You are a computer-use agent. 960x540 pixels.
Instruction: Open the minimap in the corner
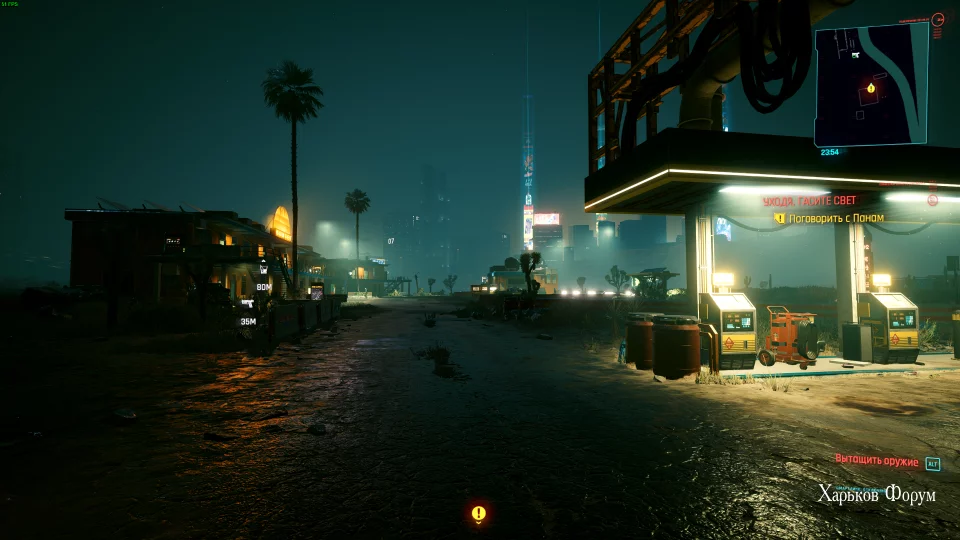tap(871, 84)
